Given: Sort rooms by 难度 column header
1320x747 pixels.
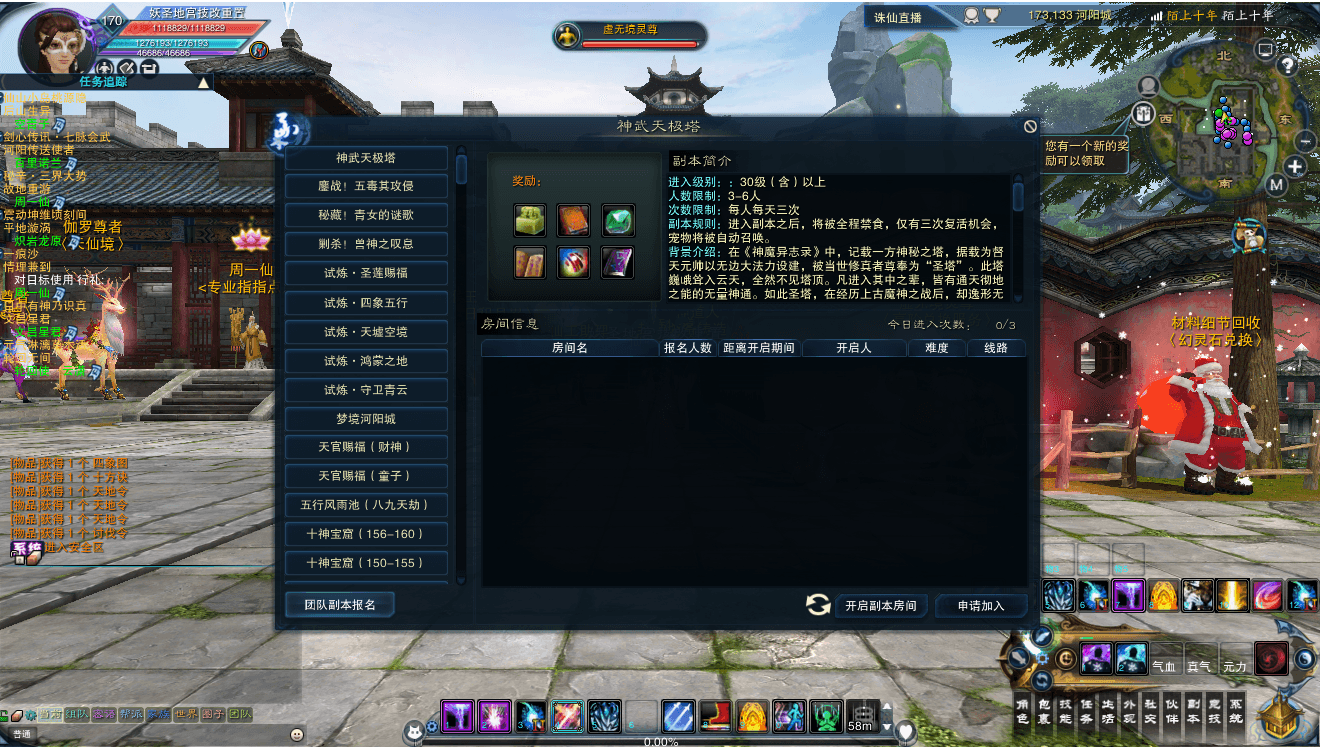Looking at the screenshot, I should [x=936, y=348].
